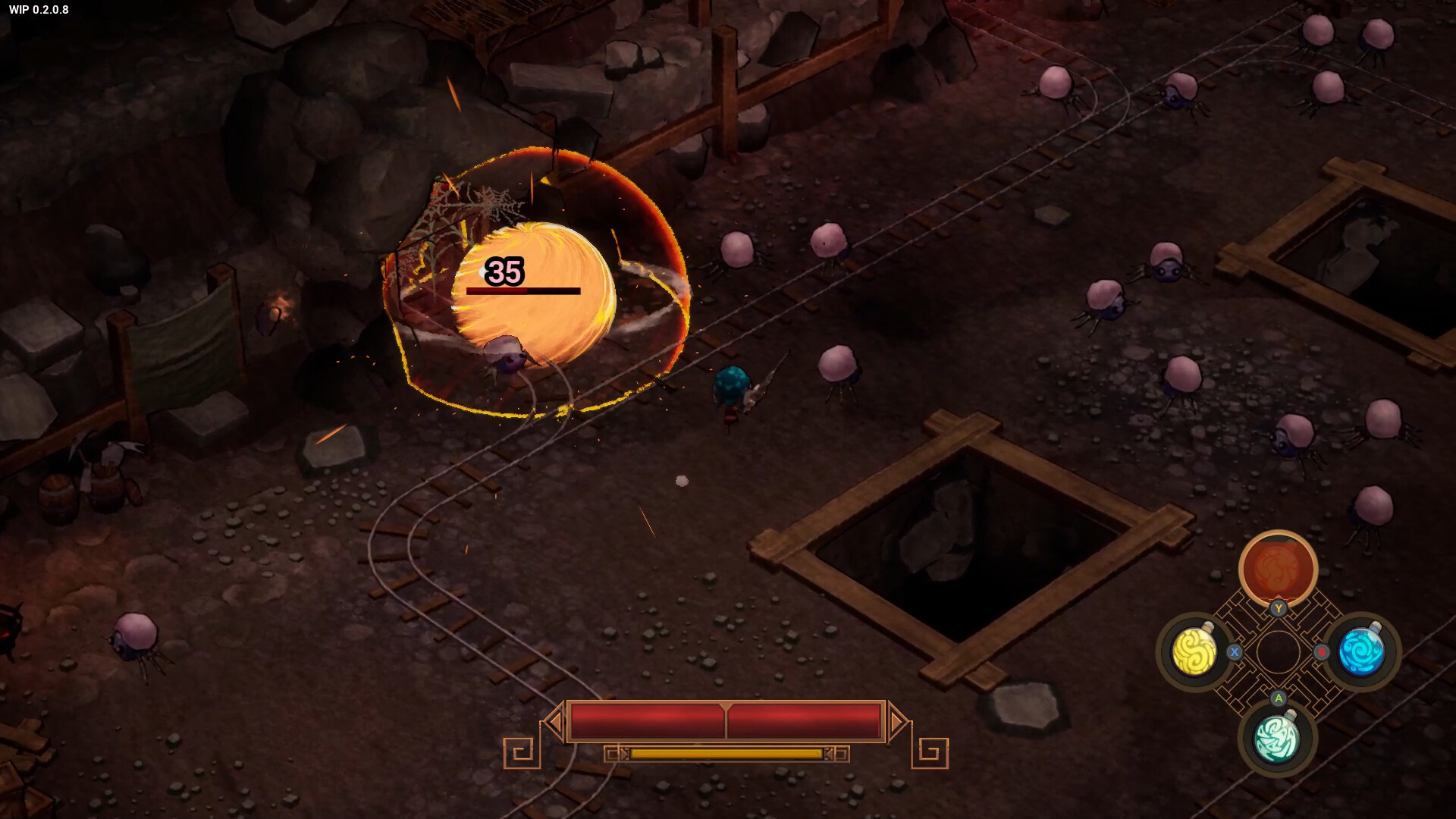Click the X gamepad button prompt
1456x819 pixels.
[x=1235, y=654]
